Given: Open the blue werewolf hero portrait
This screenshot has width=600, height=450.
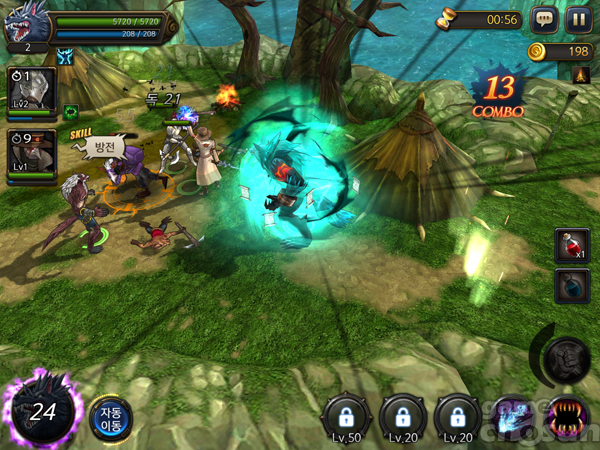Looking at the screenshot, I should tap(22, 27).
